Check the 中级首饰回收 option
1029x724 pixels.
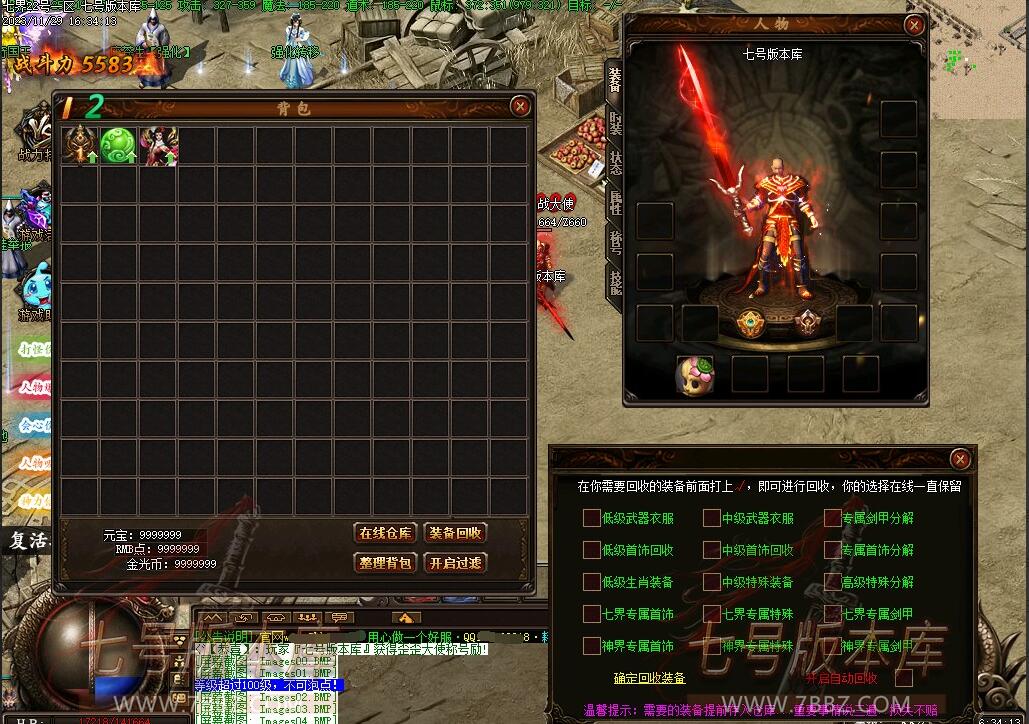click(x=711, y=550)
